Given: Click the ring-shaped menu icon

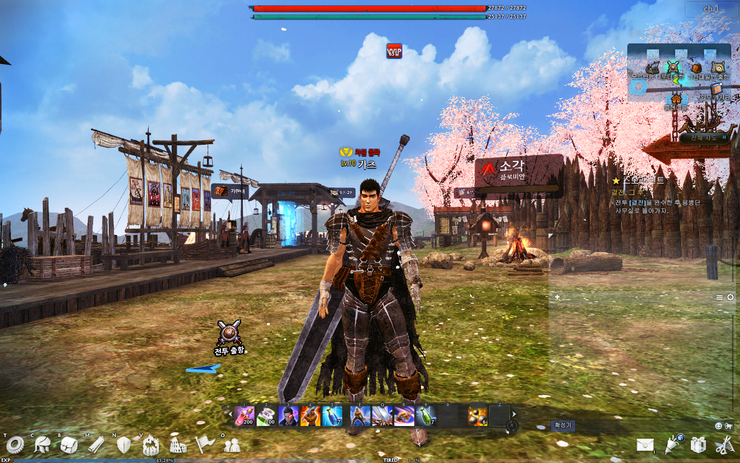Looking at the screenshot, I should pyautogui.click(x=14, y=444).
